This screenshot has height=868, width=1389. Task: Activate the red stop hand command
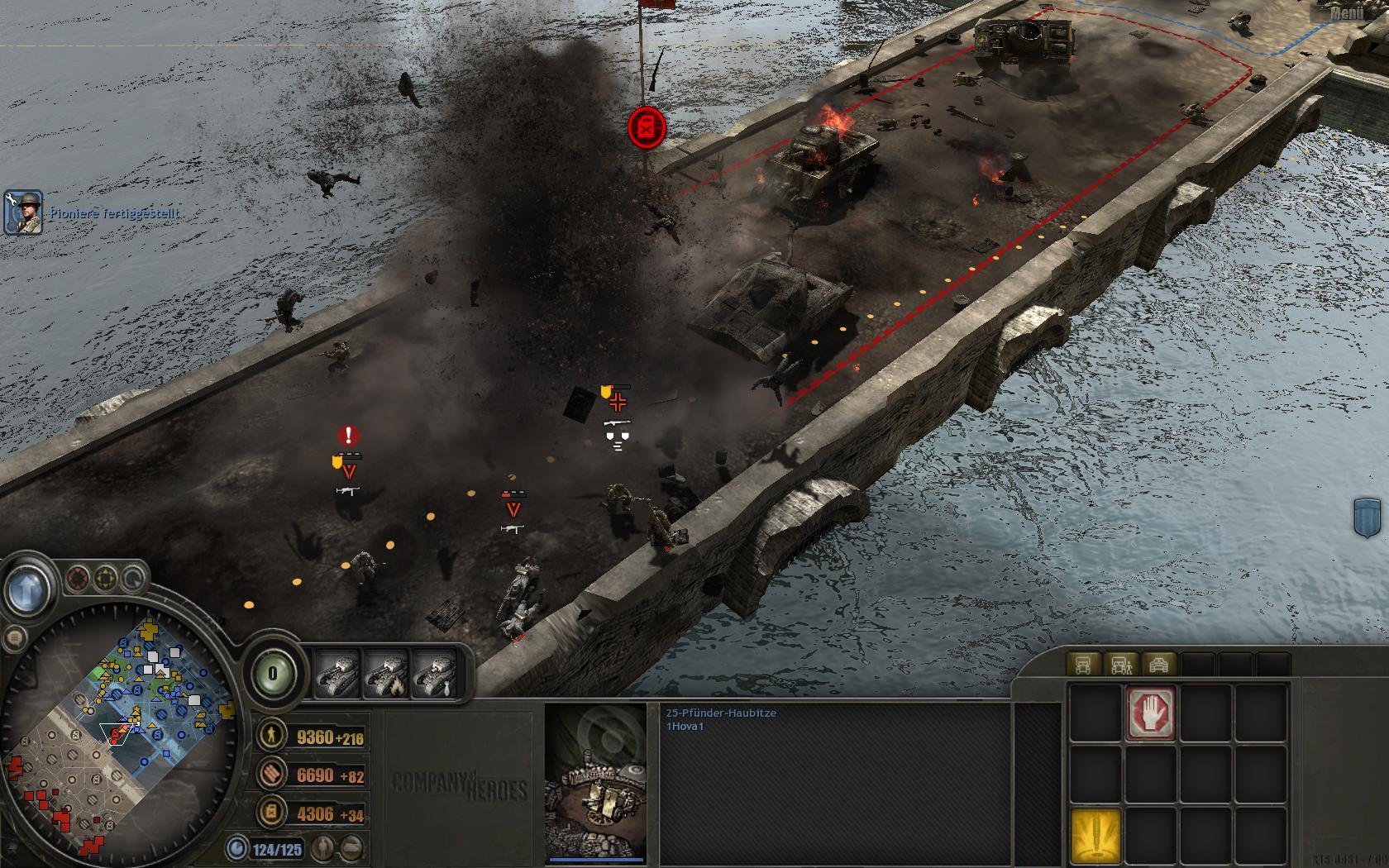click(x=1151, y=713)
